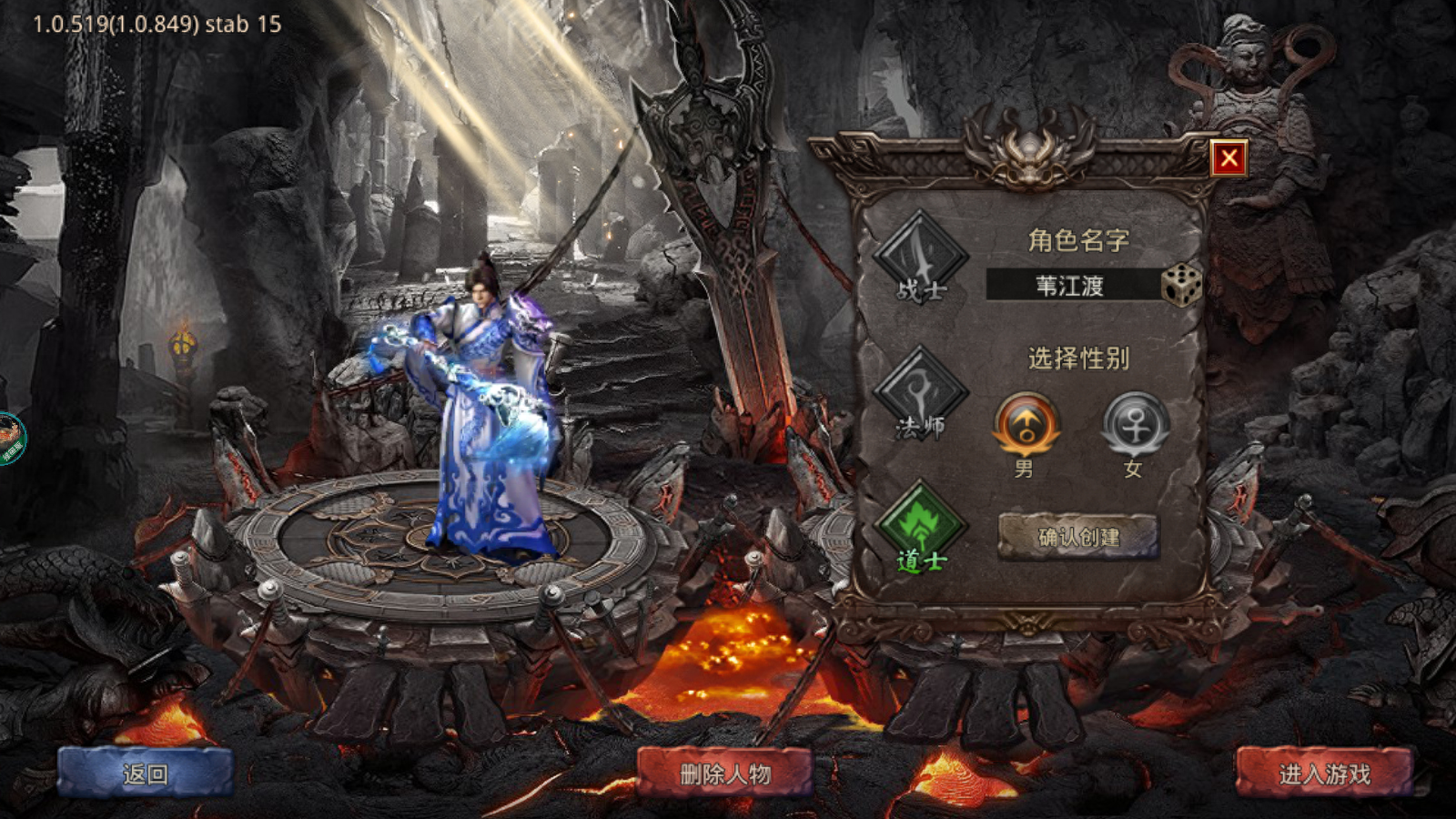
Task: Close the character creation panel
Action: [1228, 159]
